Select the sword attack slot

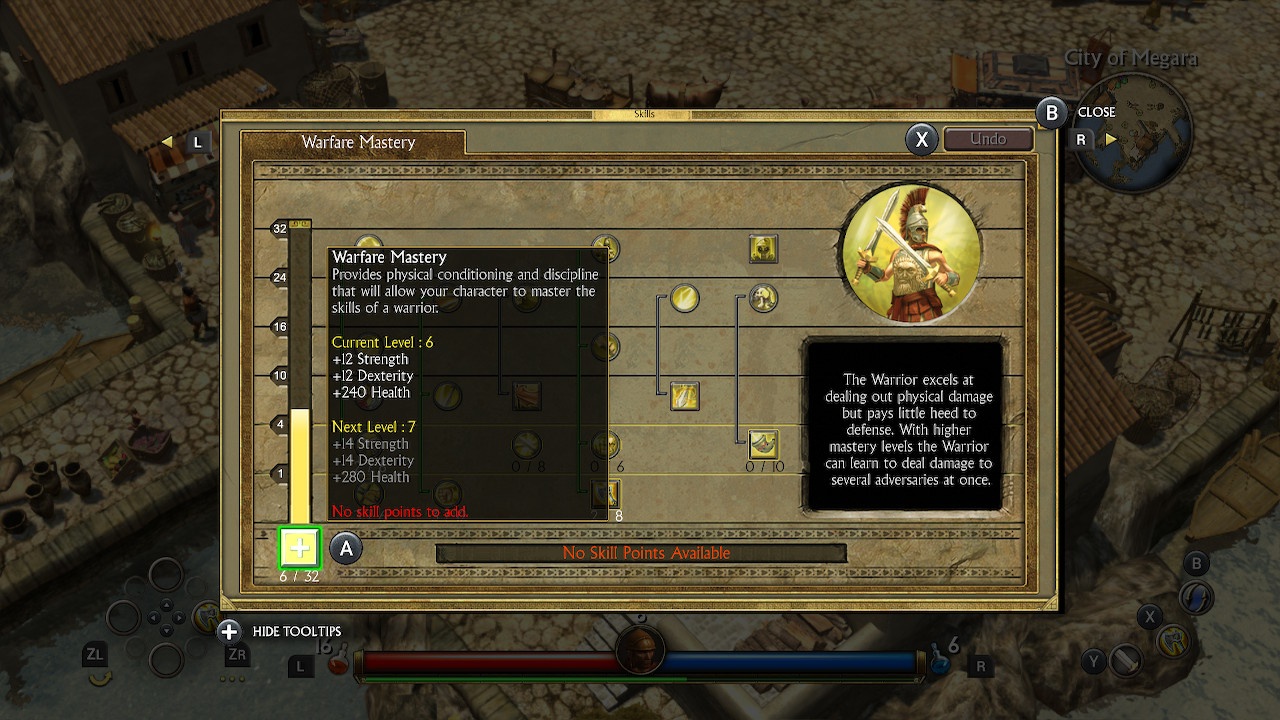click(x=1127, y=661)
